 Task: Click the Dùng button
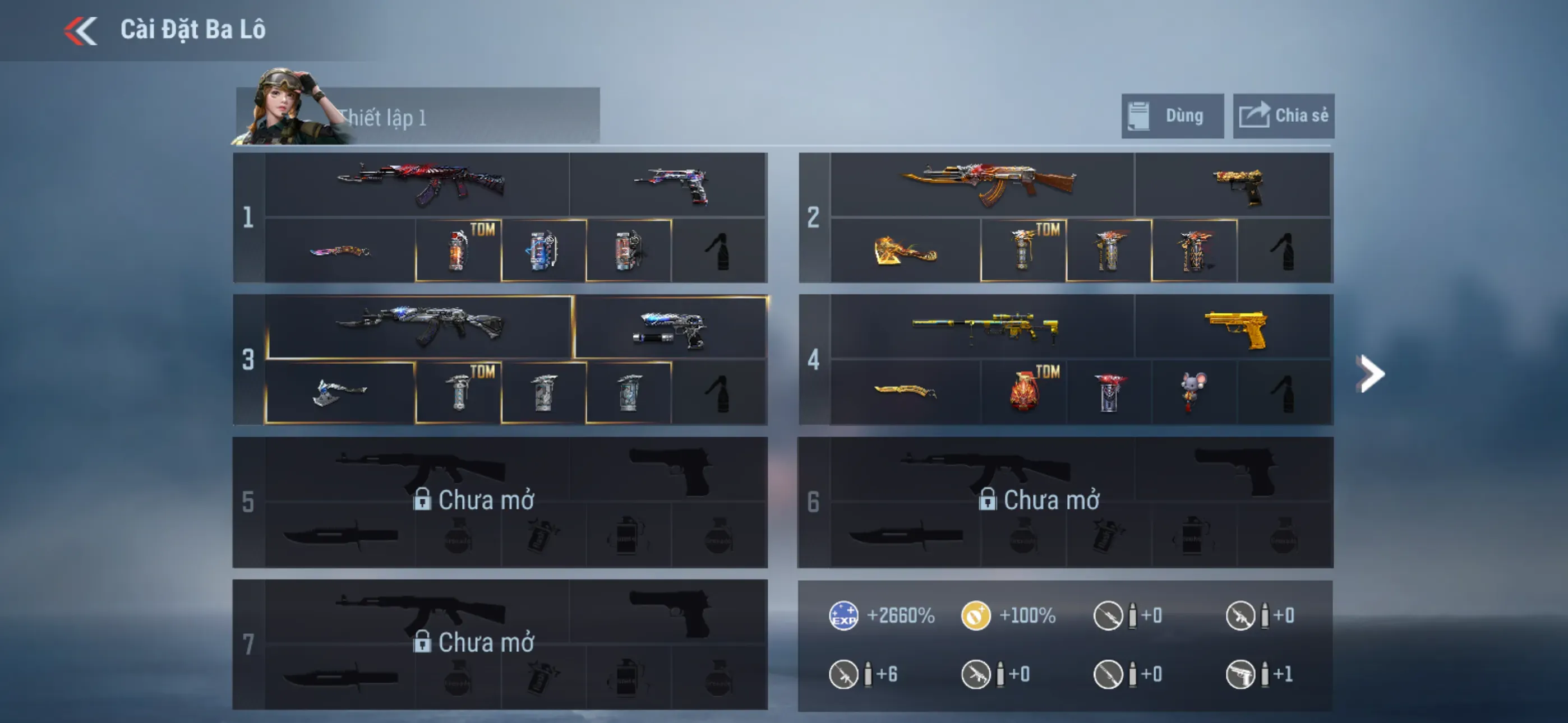(1172, 115)
